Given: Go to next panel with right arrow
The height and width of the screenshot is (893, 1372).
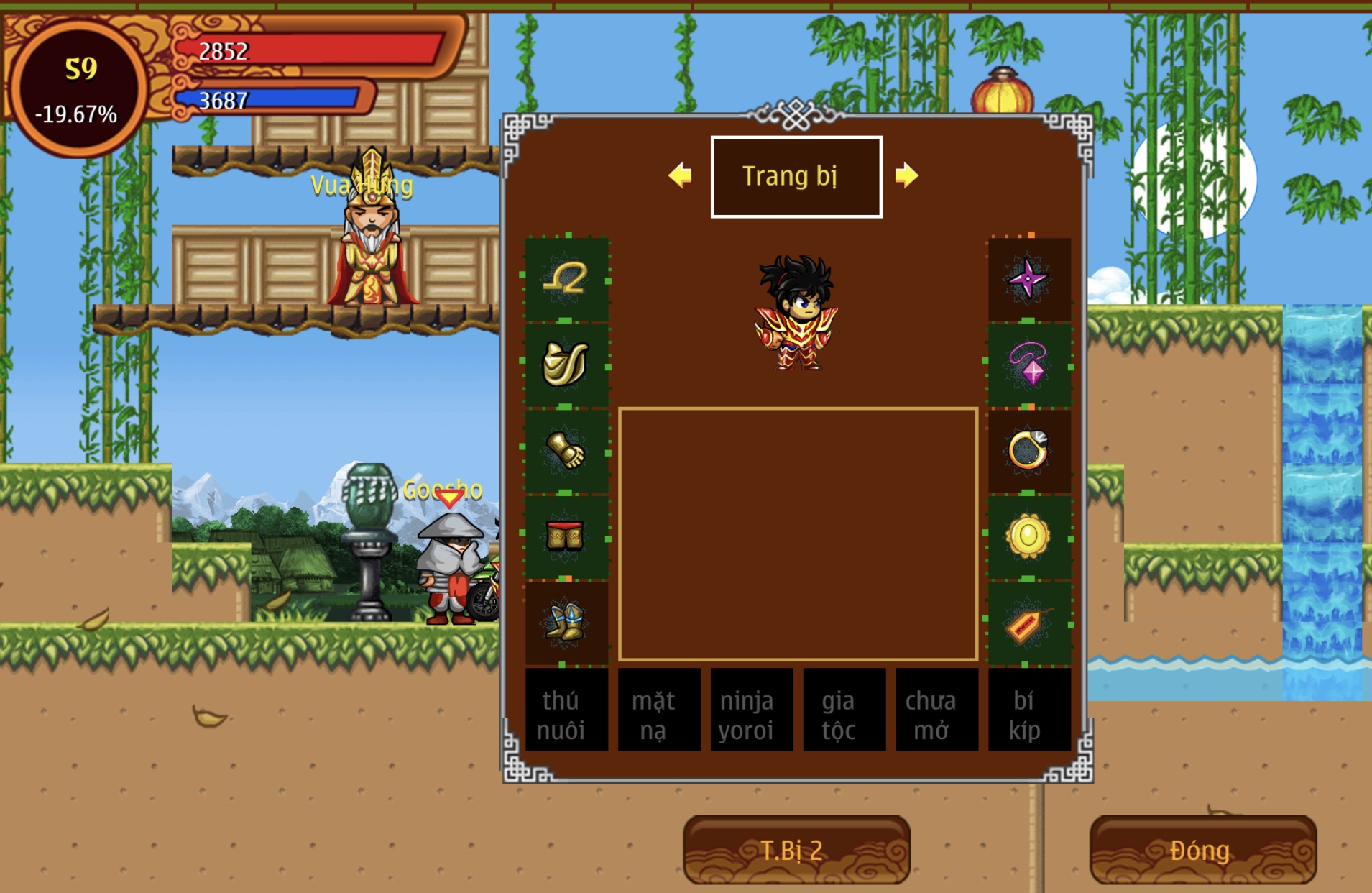Looking at the screenshot, I should click(x=906, y=175).
